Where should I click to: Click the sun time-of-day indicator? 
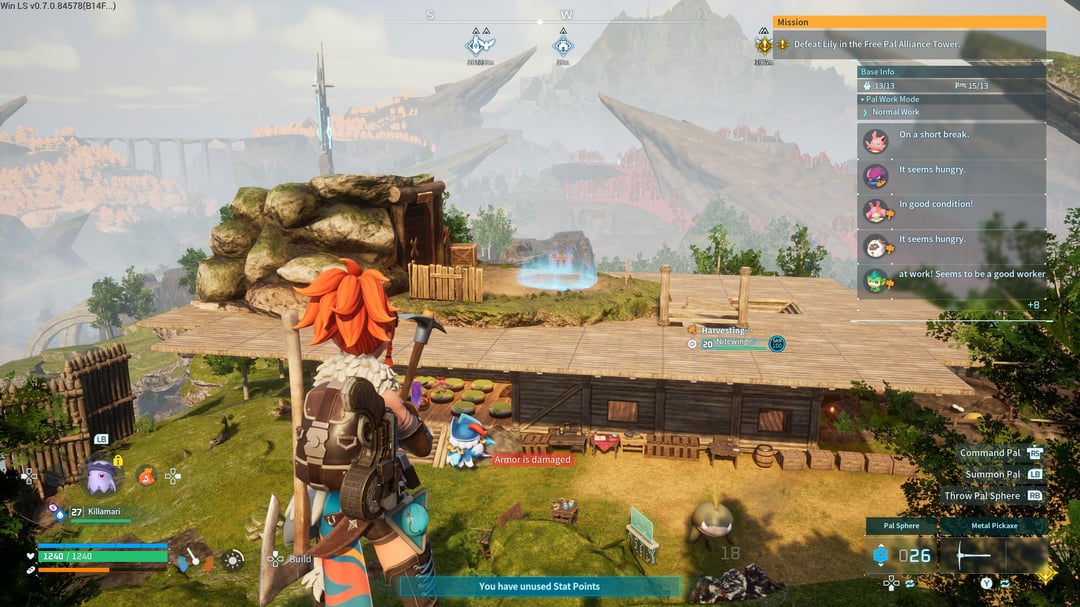click(233, 561)
